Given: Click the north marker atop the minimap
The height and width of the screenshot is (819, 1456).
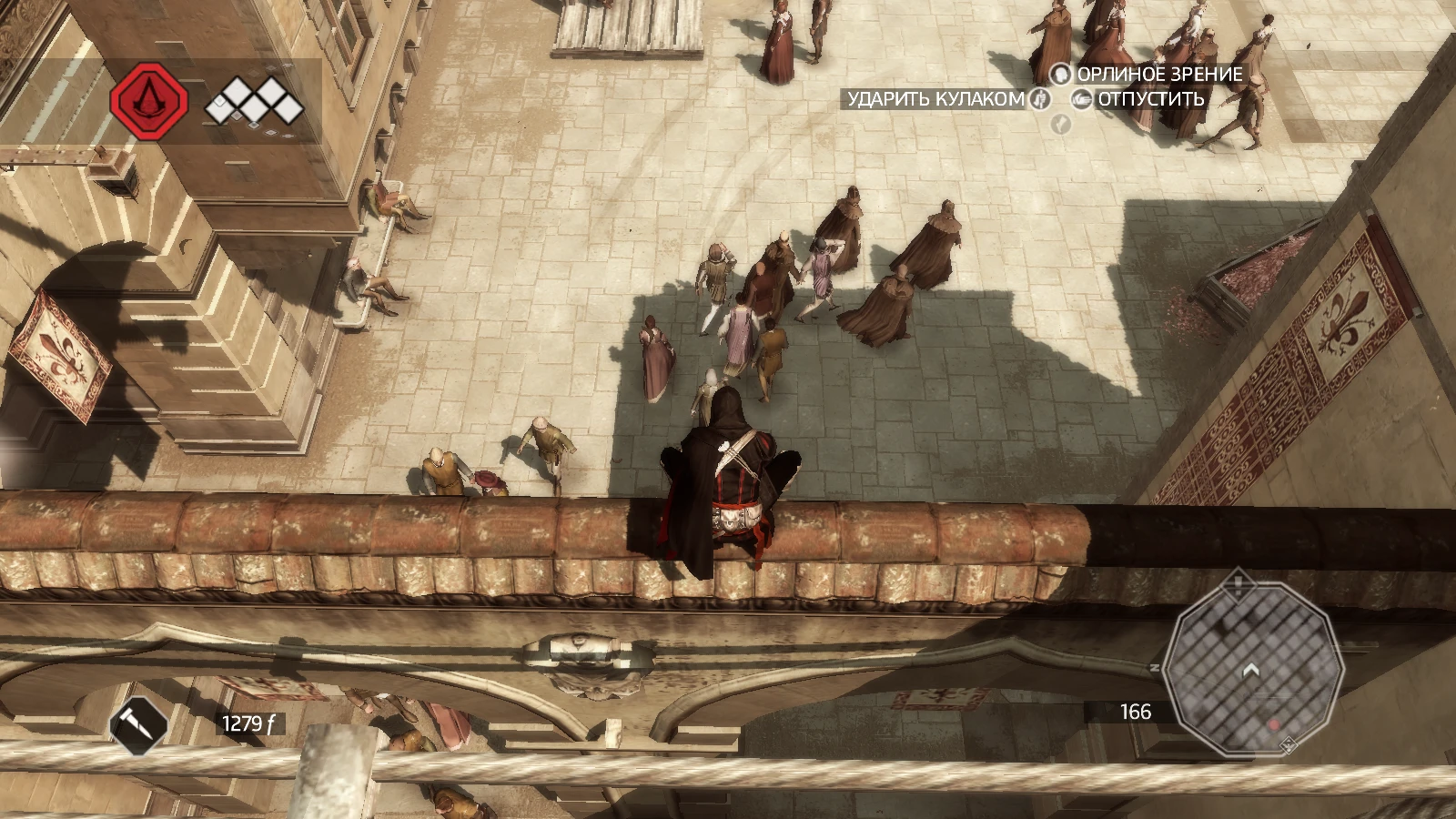Looking at the screenshot, I should click(1238, 584).
